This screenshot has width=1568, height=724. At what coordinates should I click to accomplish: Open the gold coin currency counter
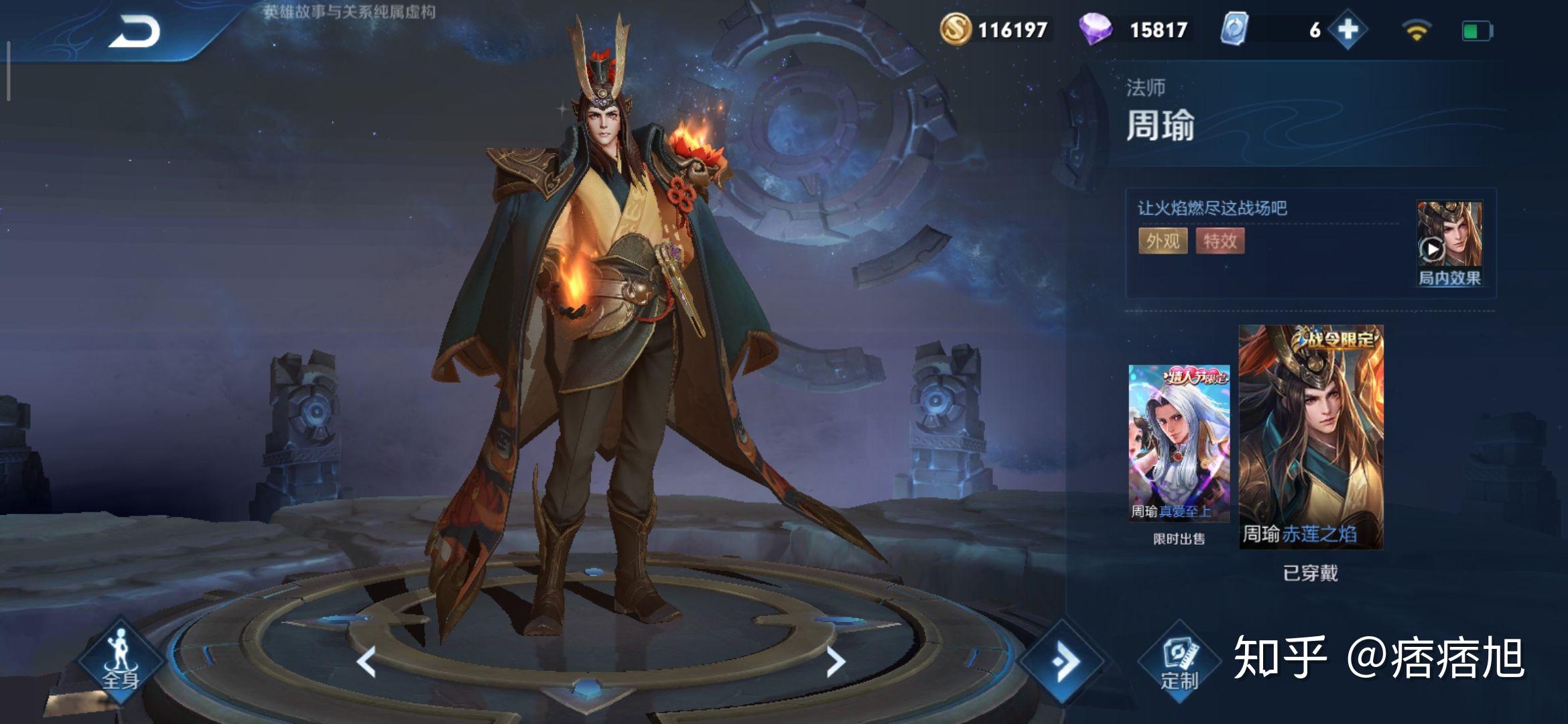pos(995,29)
